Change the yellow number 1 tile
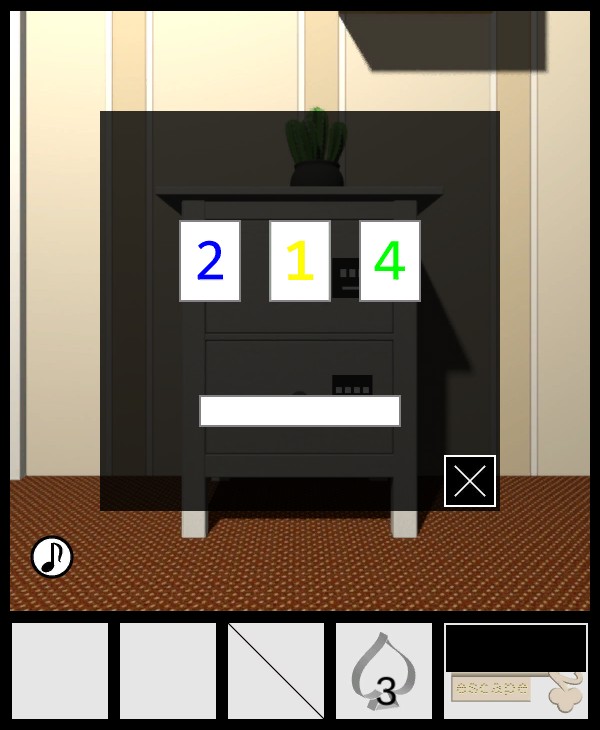Screen dimensions: 600x730 pyautogui.click(x=300, y=261)
